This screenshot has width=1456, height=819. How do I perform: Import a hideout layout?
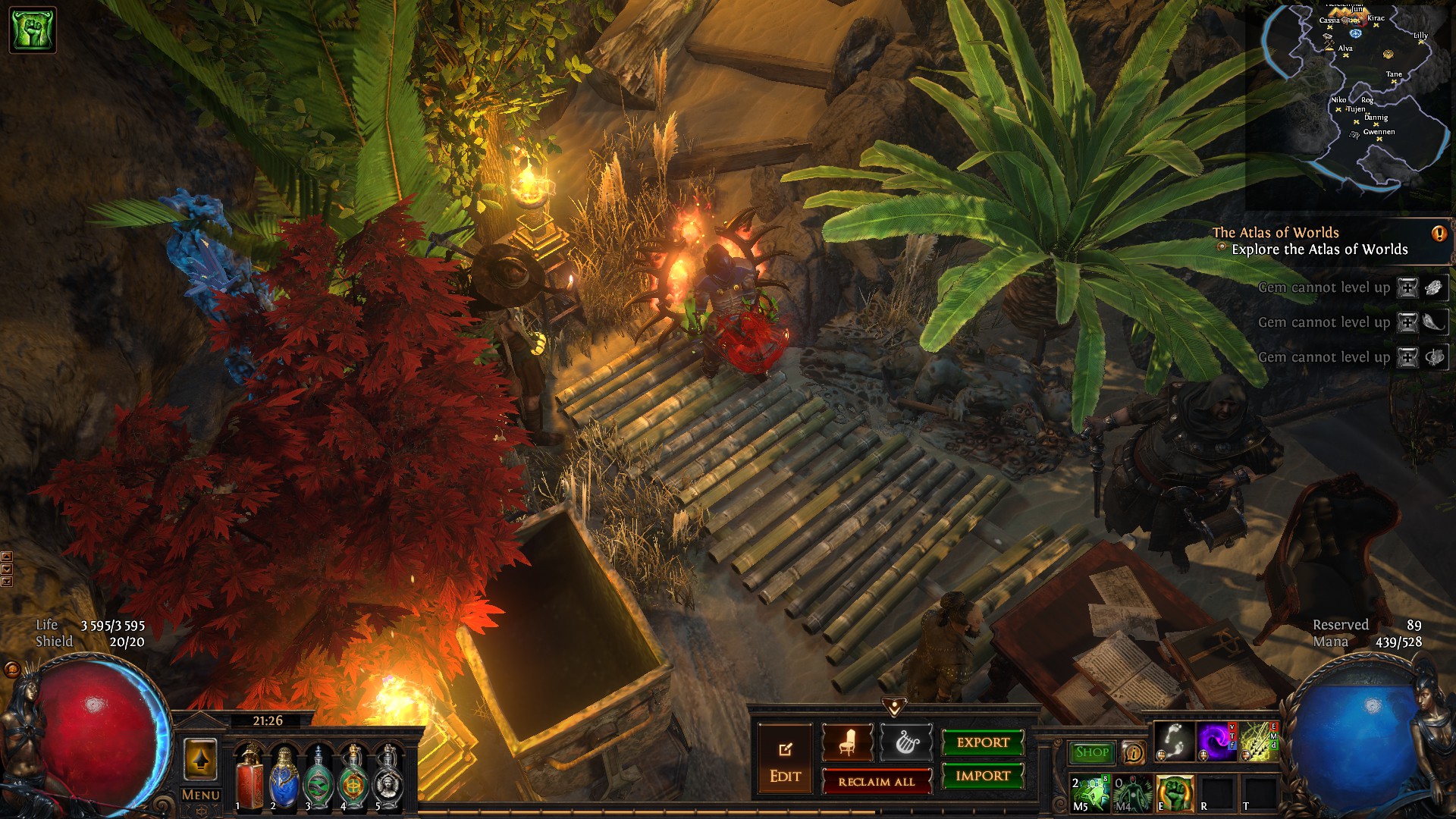(983, 776)
